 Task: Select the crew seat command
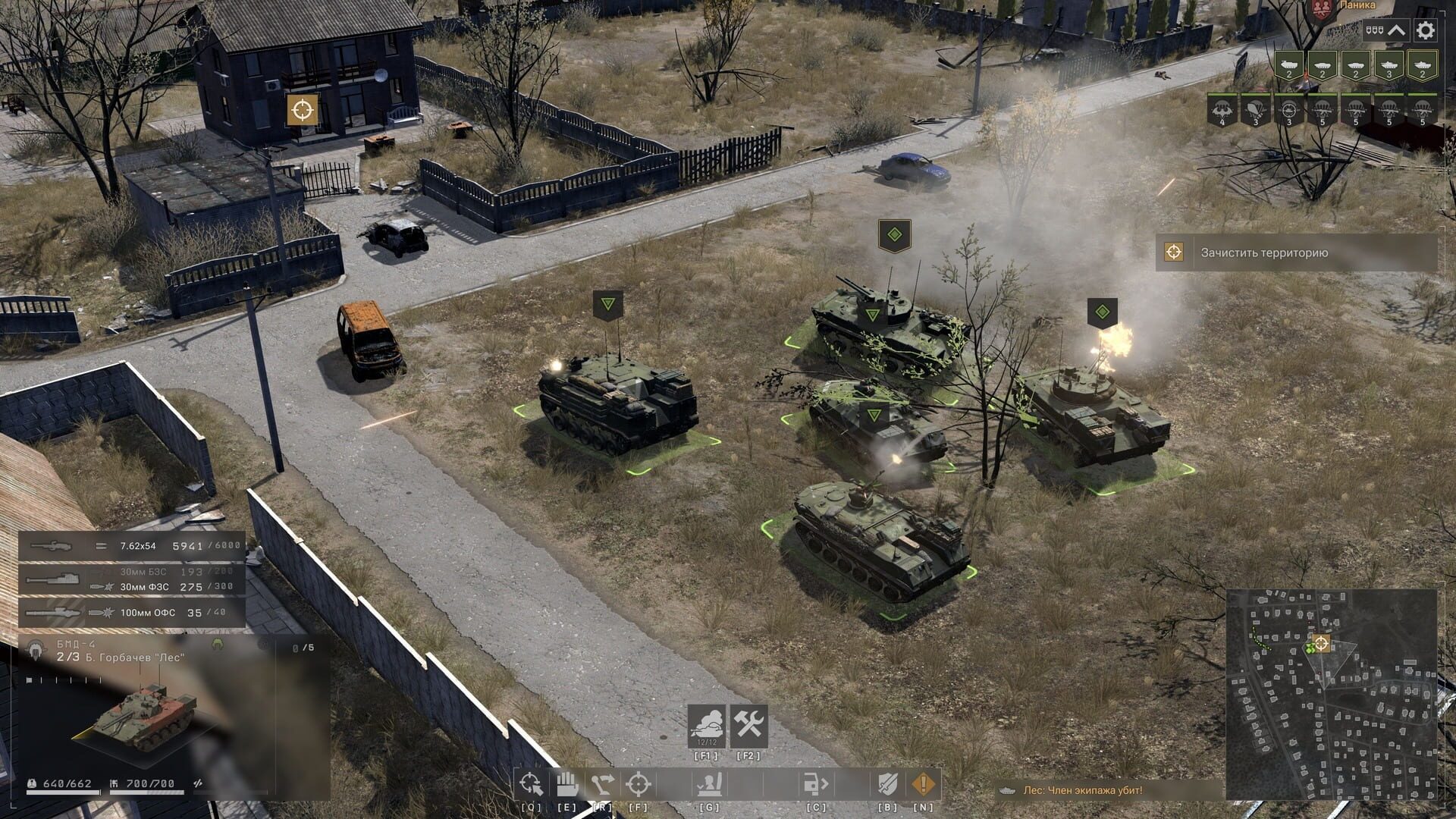(x=710, y=784)
